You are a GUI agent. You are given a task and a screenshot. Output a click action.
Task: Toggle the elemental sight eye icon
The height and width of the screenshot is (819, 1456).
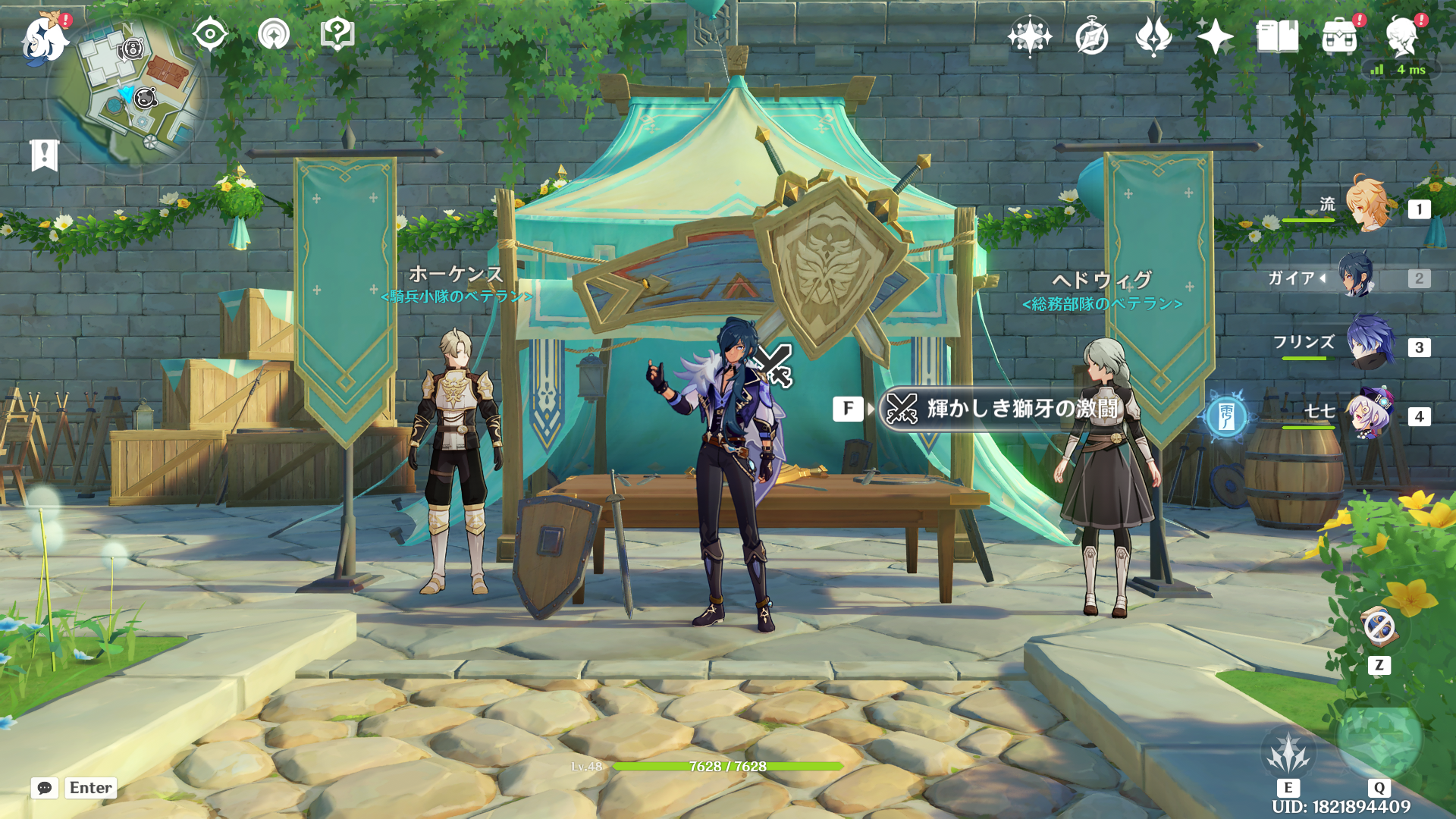click(209, 34)
